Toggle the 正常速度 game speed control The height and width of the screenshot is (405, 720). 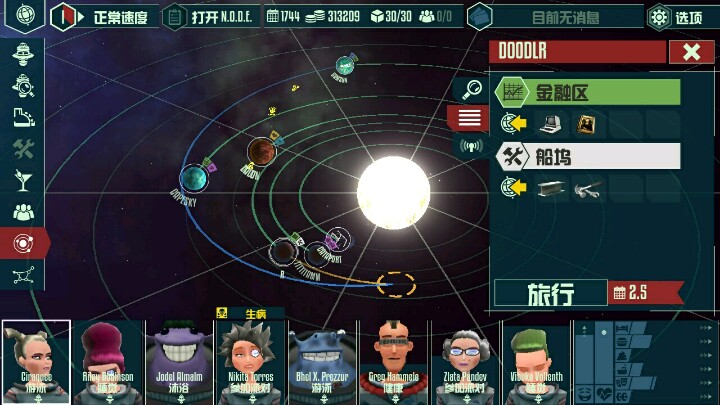coord(102,17)
